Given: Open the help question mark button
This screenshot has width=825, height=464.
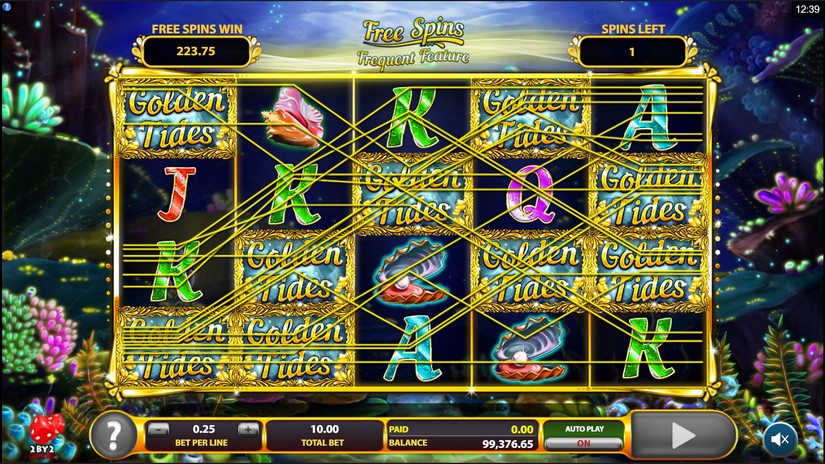Looking at the screenshot, I should pos(113,435).
